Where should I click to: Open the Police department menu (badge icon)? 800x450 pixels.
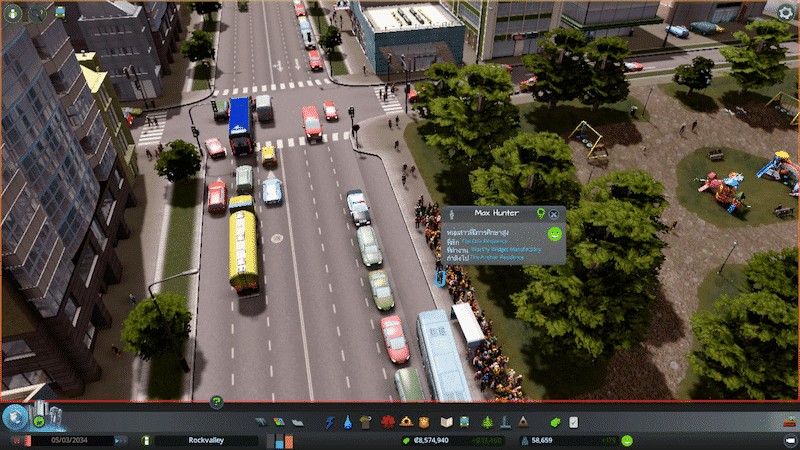click(425, 422)
